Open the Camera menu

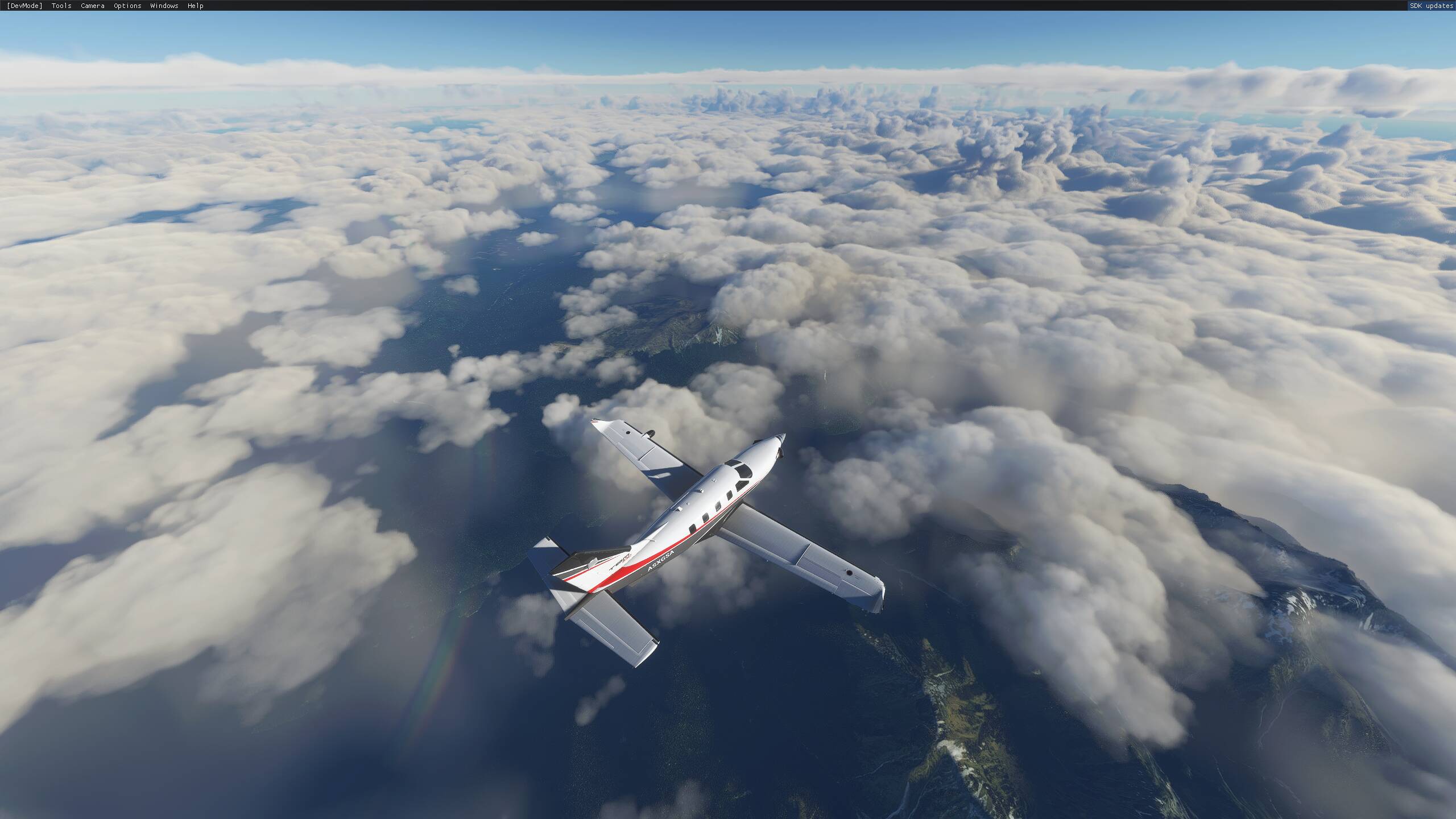click(92, 6)
